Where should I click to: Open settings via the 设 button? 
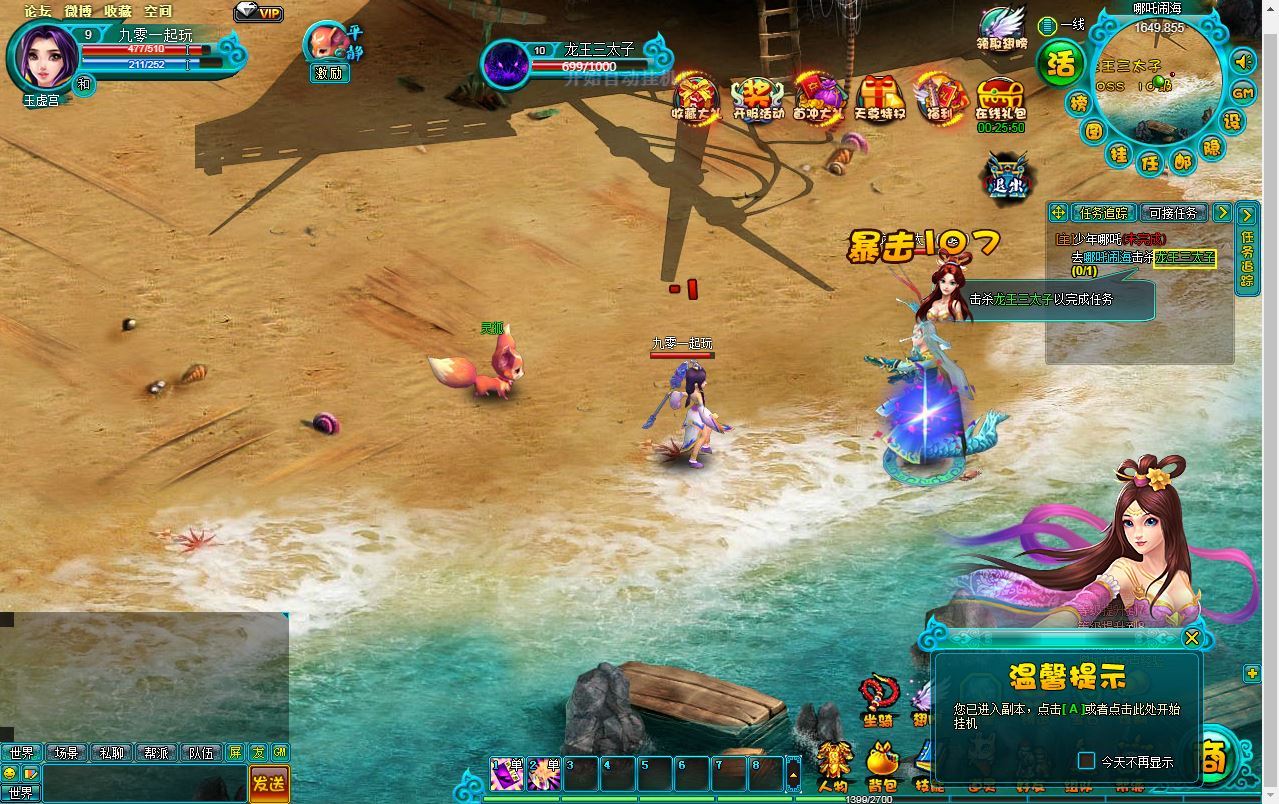click(1233, 121)
